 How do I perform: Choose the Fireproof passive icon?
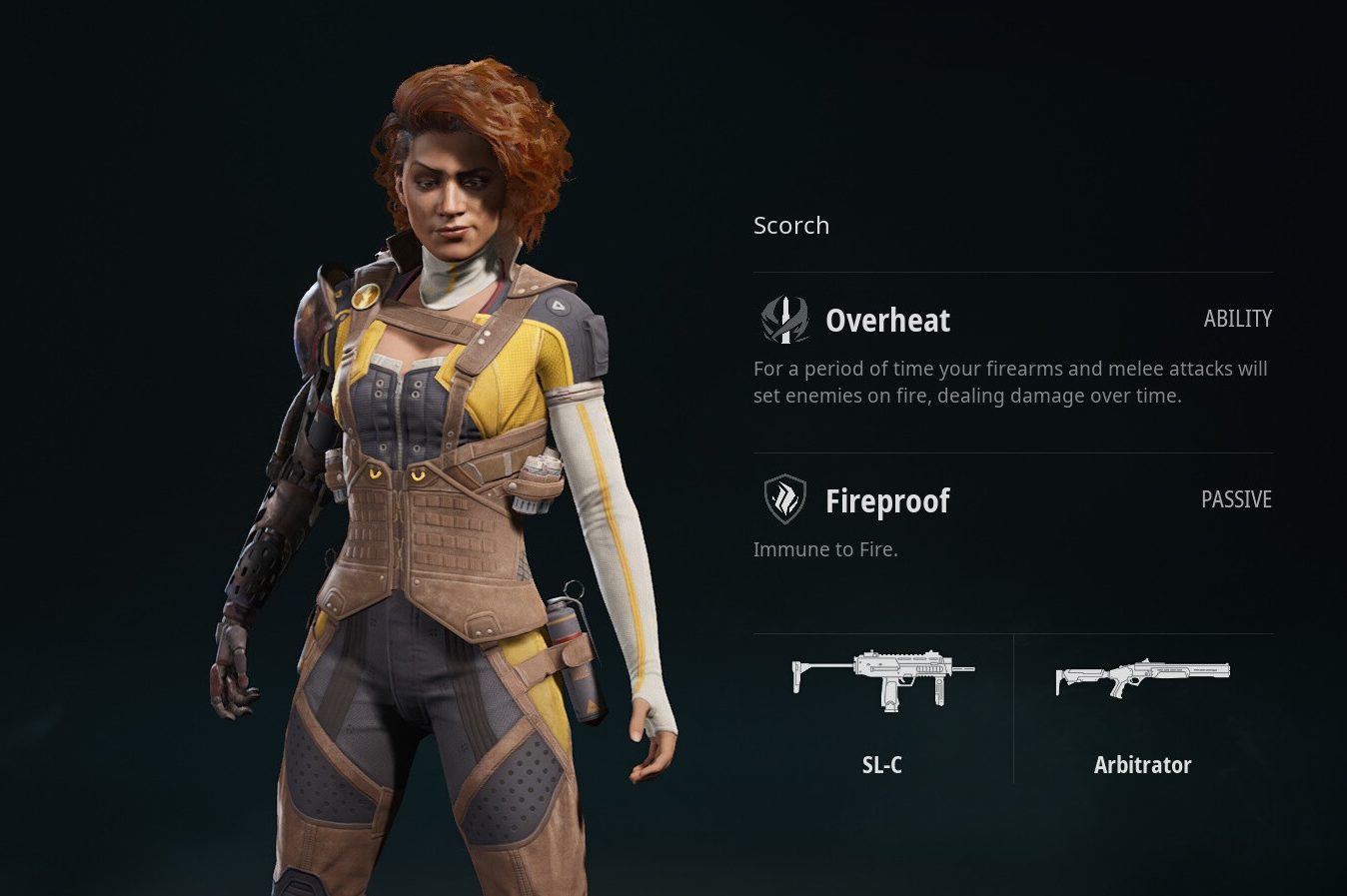pyautogui.click(x=784, y=499)
